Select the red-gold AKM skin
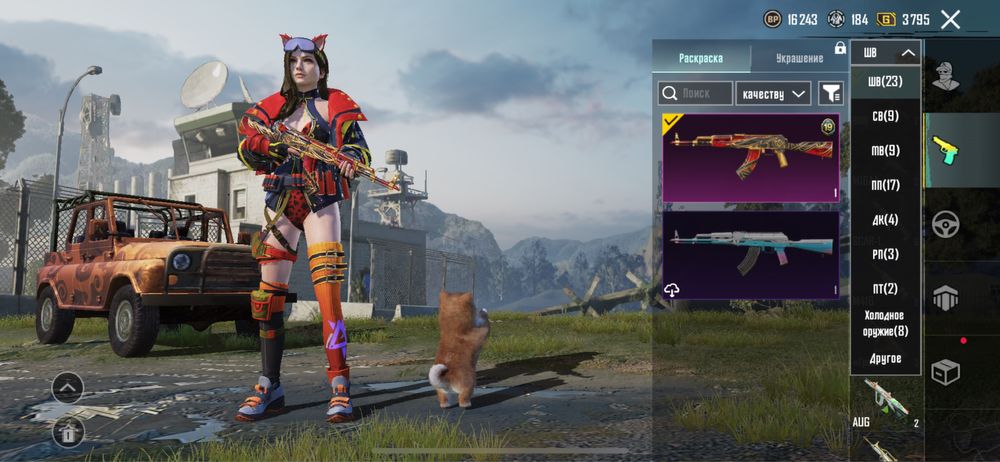 [751, 157]
